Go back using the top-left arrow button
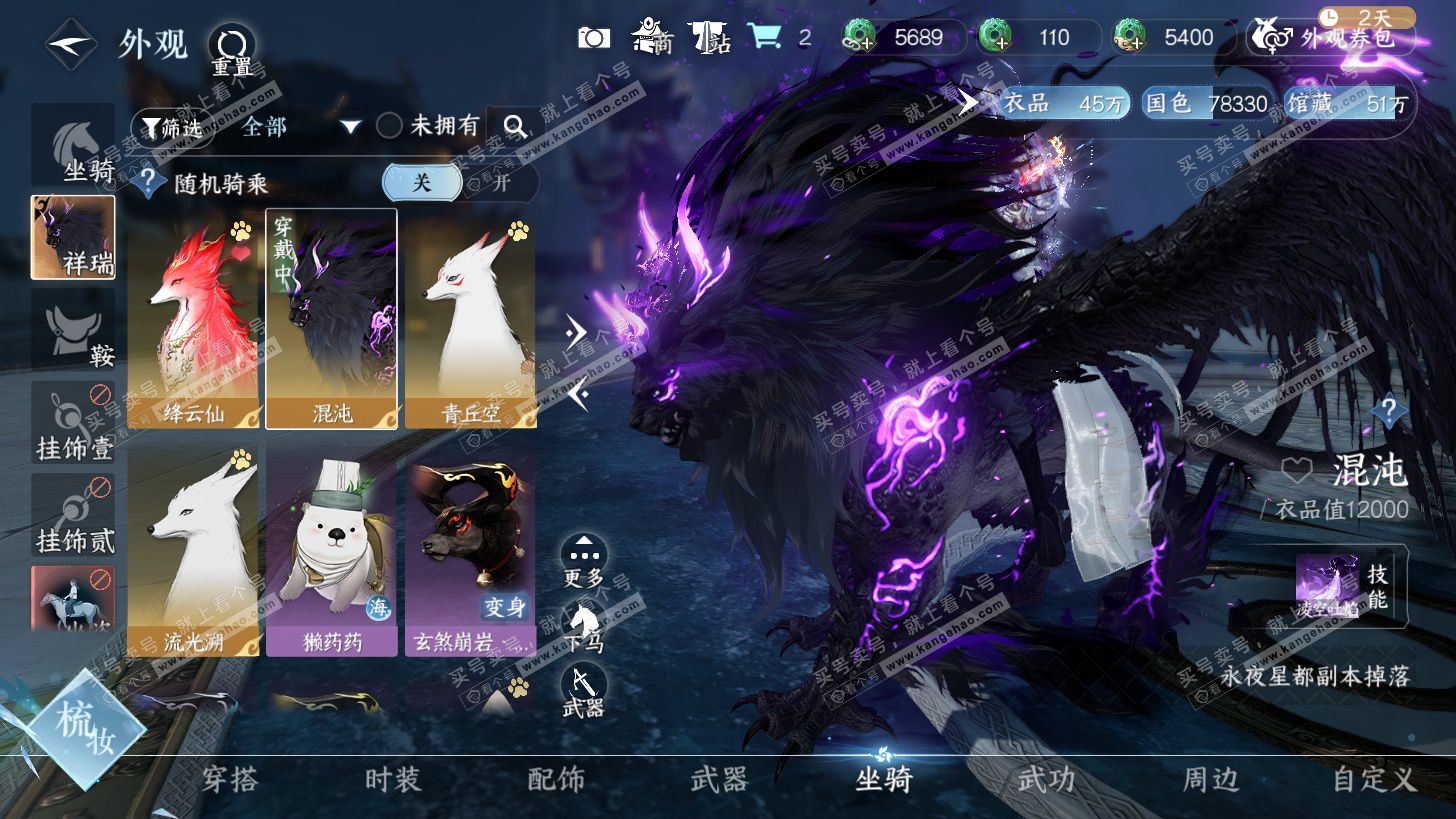The width and height of the screenshot is (1456, 819). point(70,45)
